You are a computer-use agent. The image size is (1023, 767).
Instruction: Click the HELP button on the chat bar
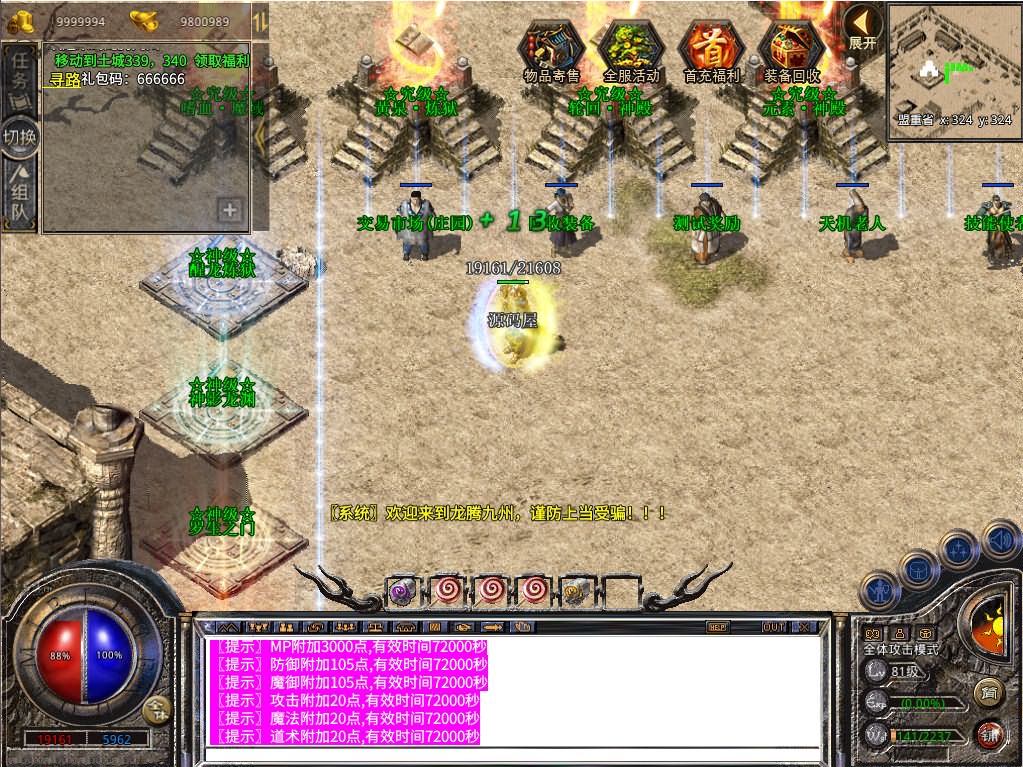[x=717, y=627]
